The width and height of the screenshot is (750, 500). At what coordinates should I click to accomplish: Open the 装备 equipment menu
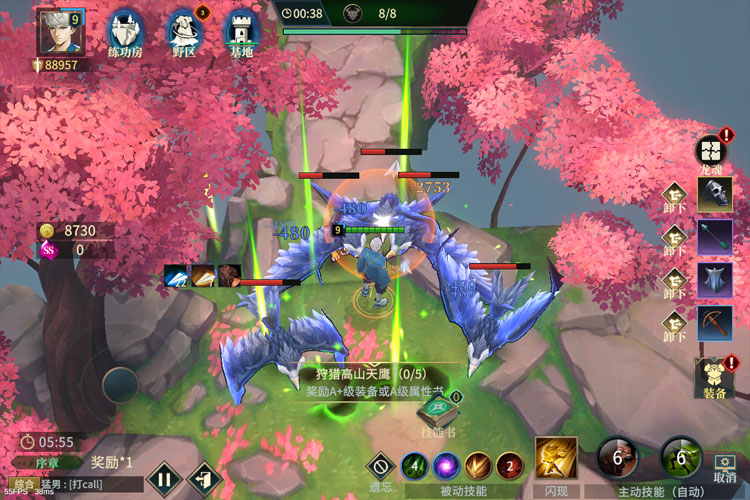712,376
